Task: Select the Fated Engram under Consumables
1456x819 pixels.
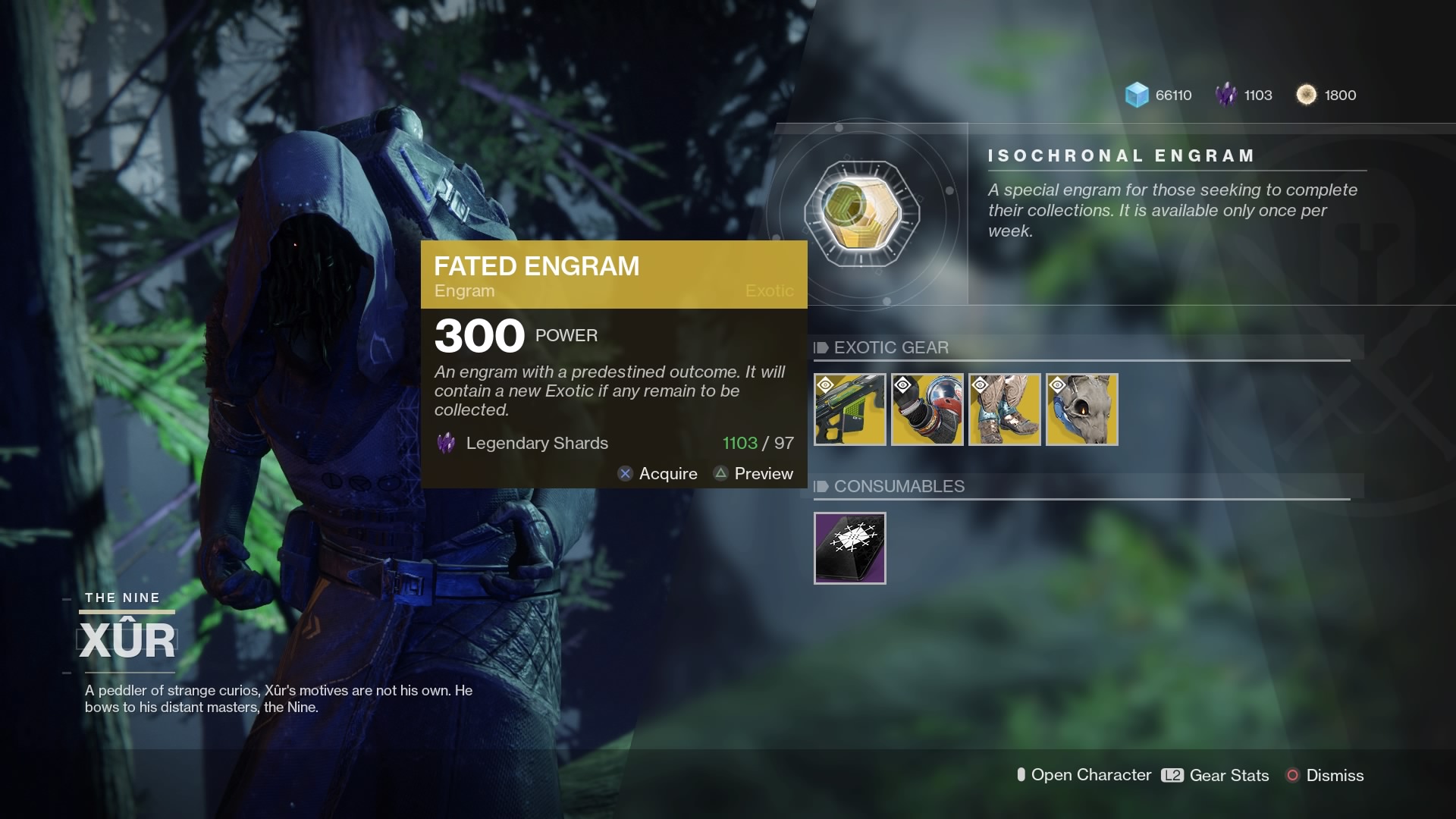Action: 849,548
